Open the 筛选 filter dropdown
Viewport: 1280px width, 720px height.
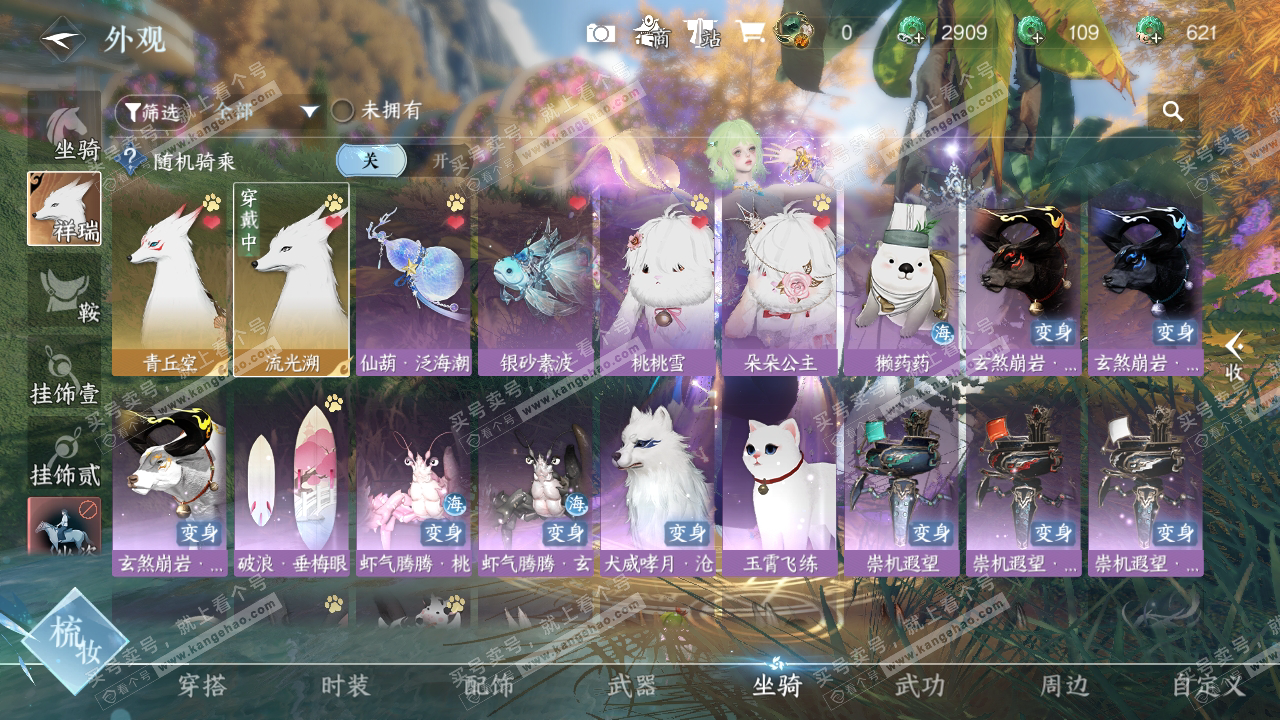click(x=153, y=112)
